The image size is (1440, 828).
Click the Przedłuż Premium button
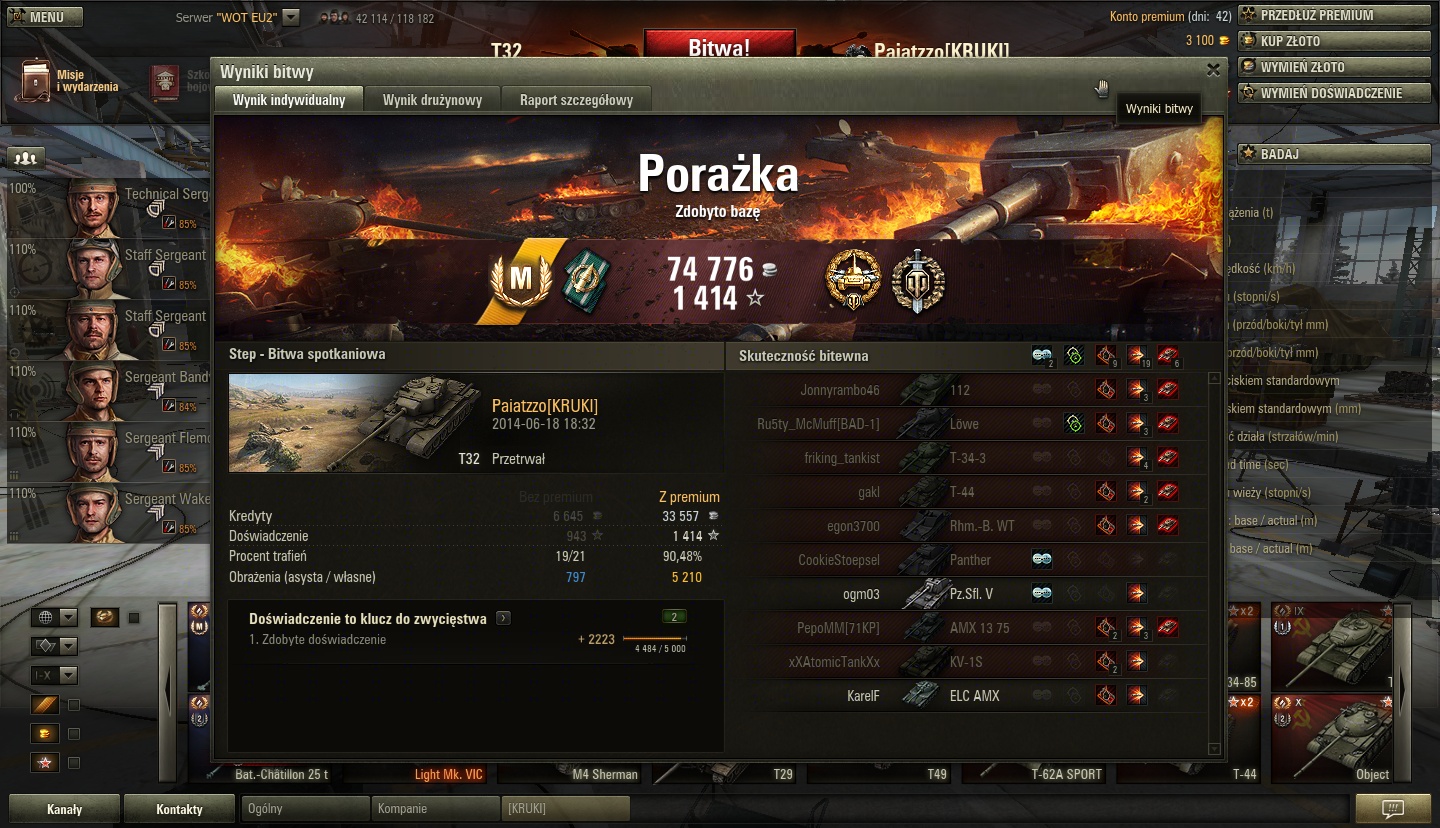tap(1334, 15)
